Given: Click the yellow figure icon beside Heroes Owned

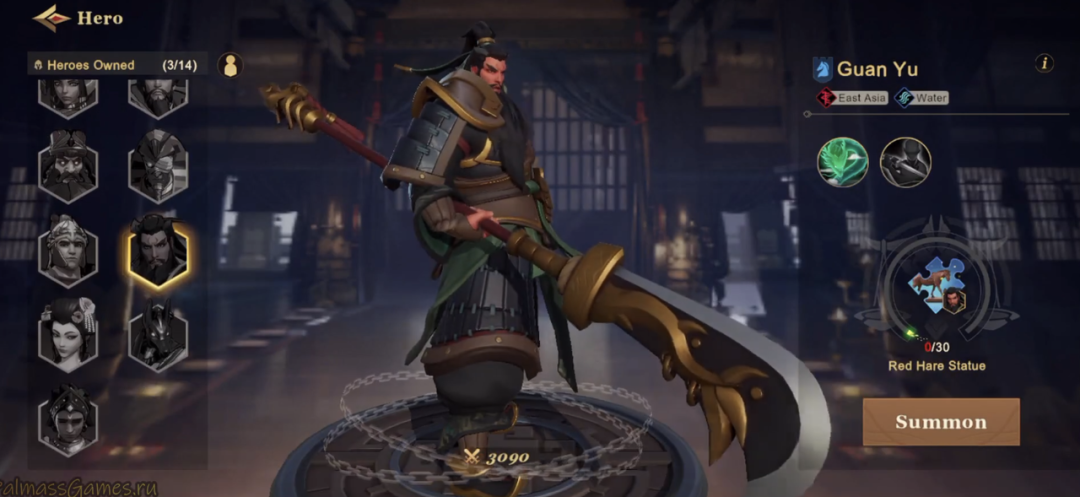Looking at the screenshot, I should 230,66.
